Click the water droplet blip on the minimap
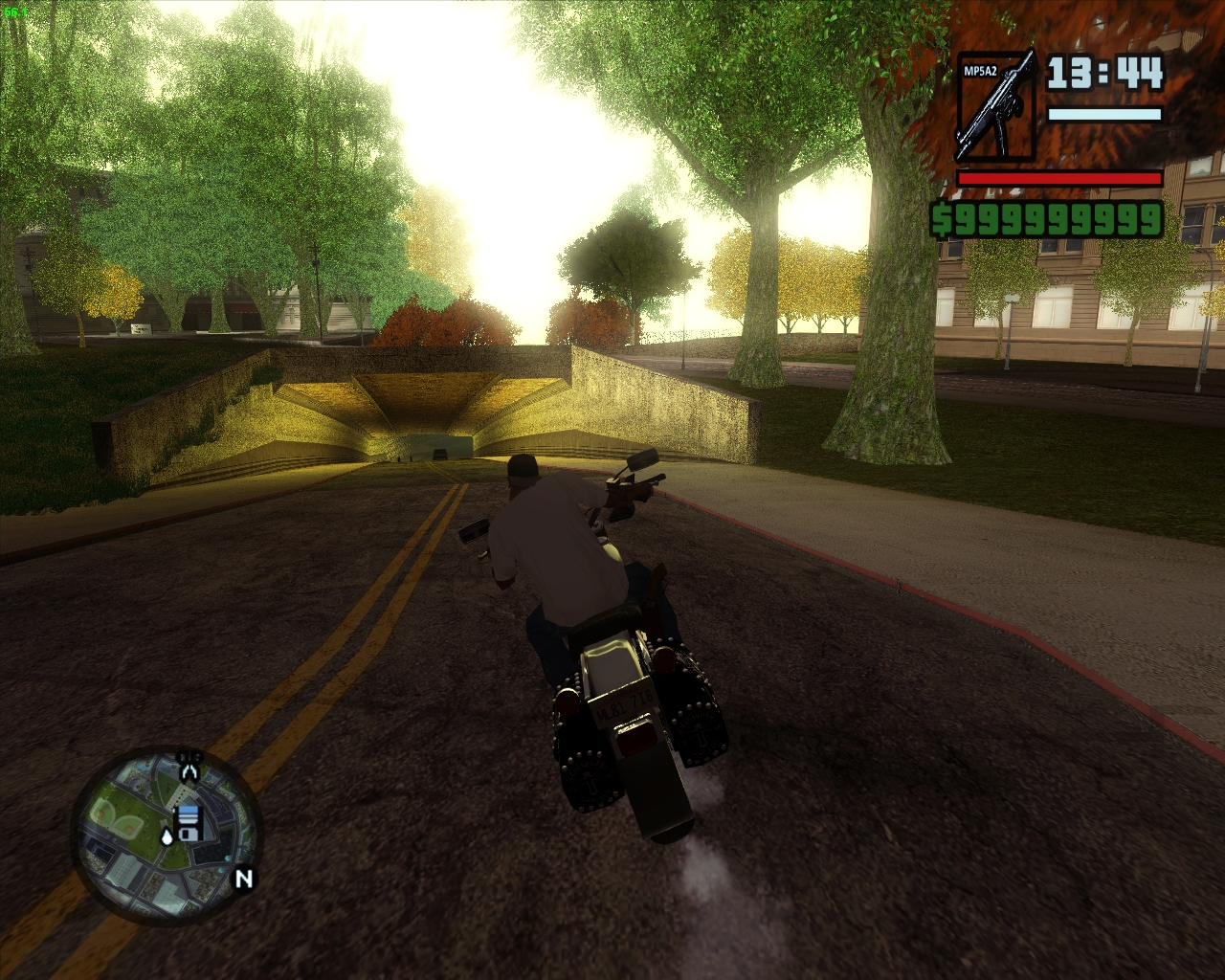 (x=167, y=836)
